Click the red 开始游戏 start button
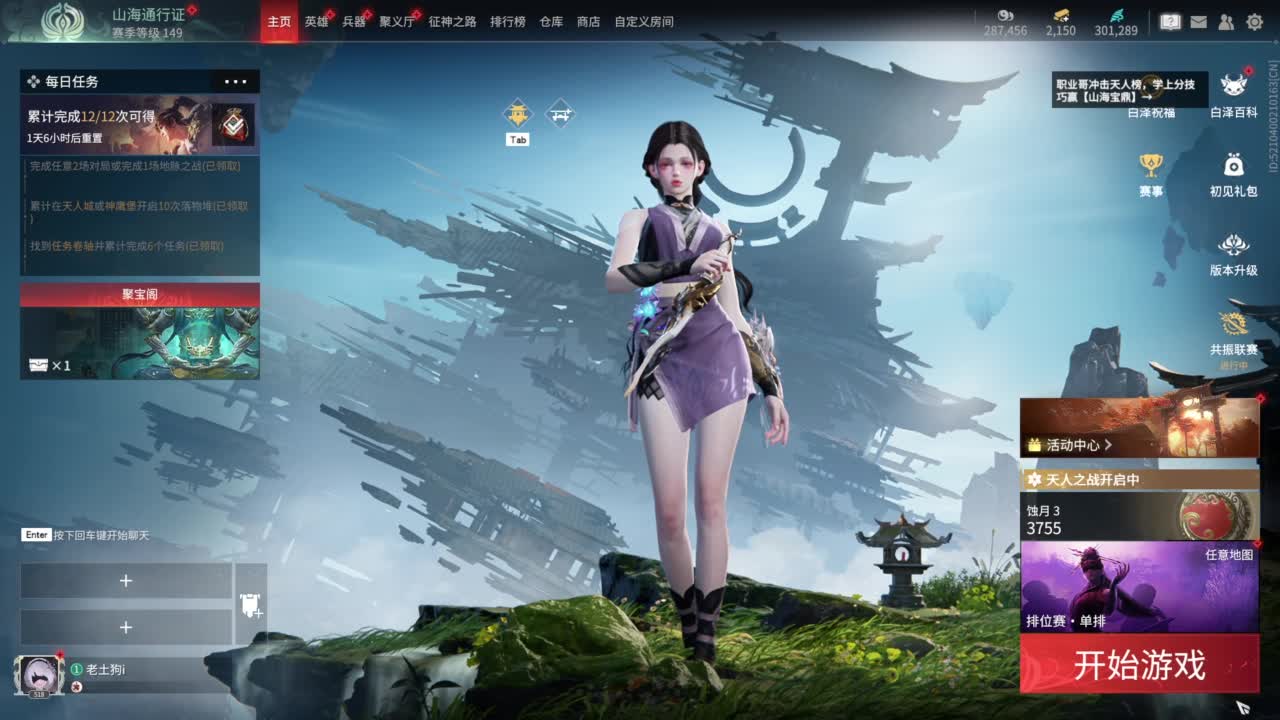Screen dimensions: 1280x720 pos(1139,665)
